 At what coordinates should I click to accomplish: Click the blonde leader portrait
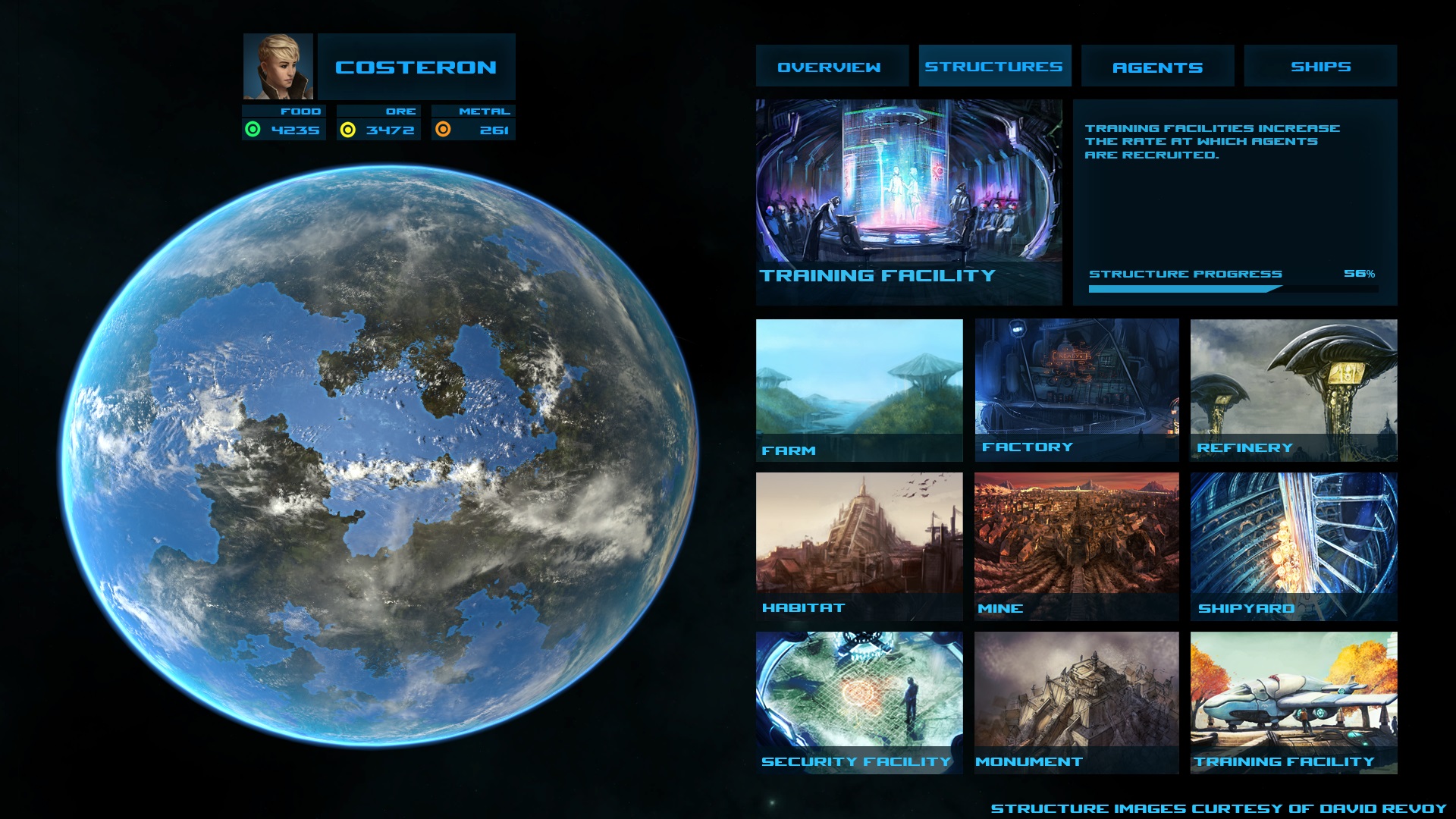278,66
